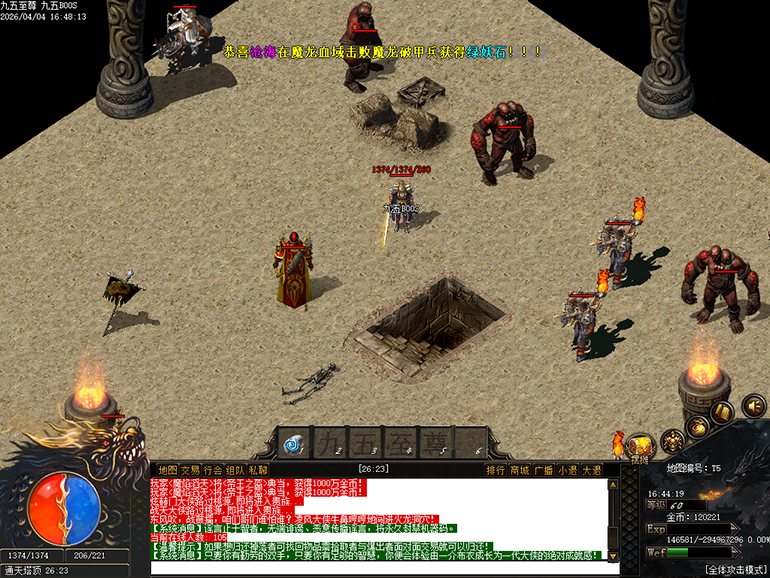Change the 全体攻击模式 attack mode
Viewport: 770px width, 578px height.
coord(735,569)
